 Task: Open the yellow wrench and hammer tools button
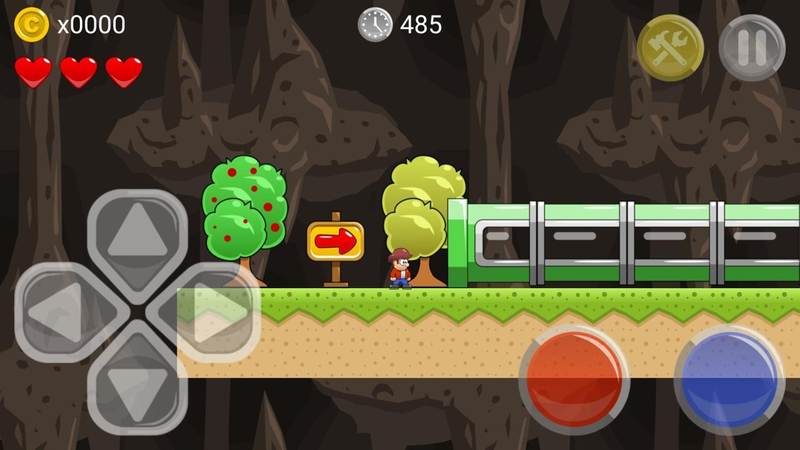tap(670, 48)
